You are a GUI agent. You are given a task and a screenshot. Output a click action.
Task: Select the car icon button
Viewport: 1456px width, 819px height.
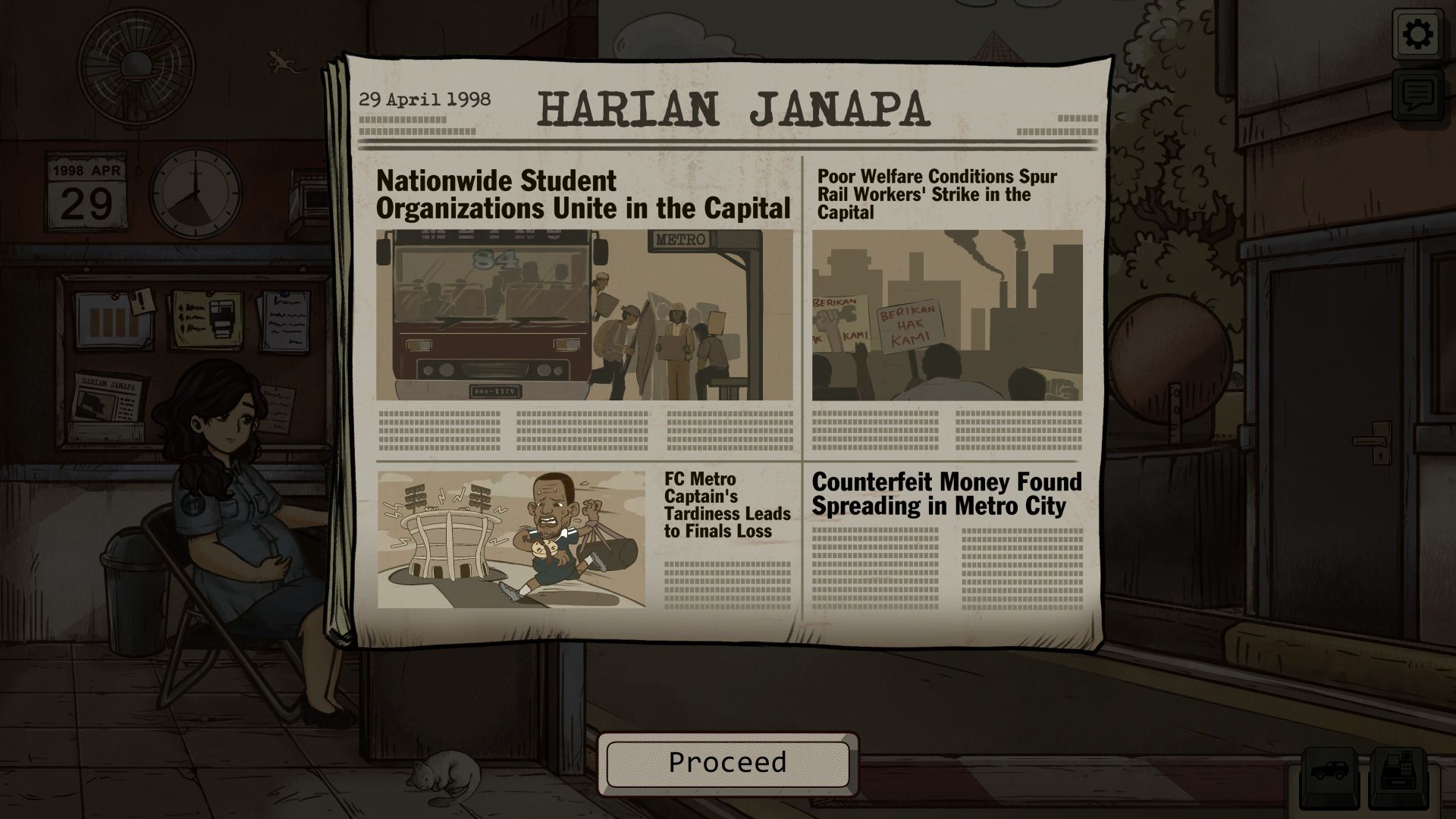[x=1329, y=774]
